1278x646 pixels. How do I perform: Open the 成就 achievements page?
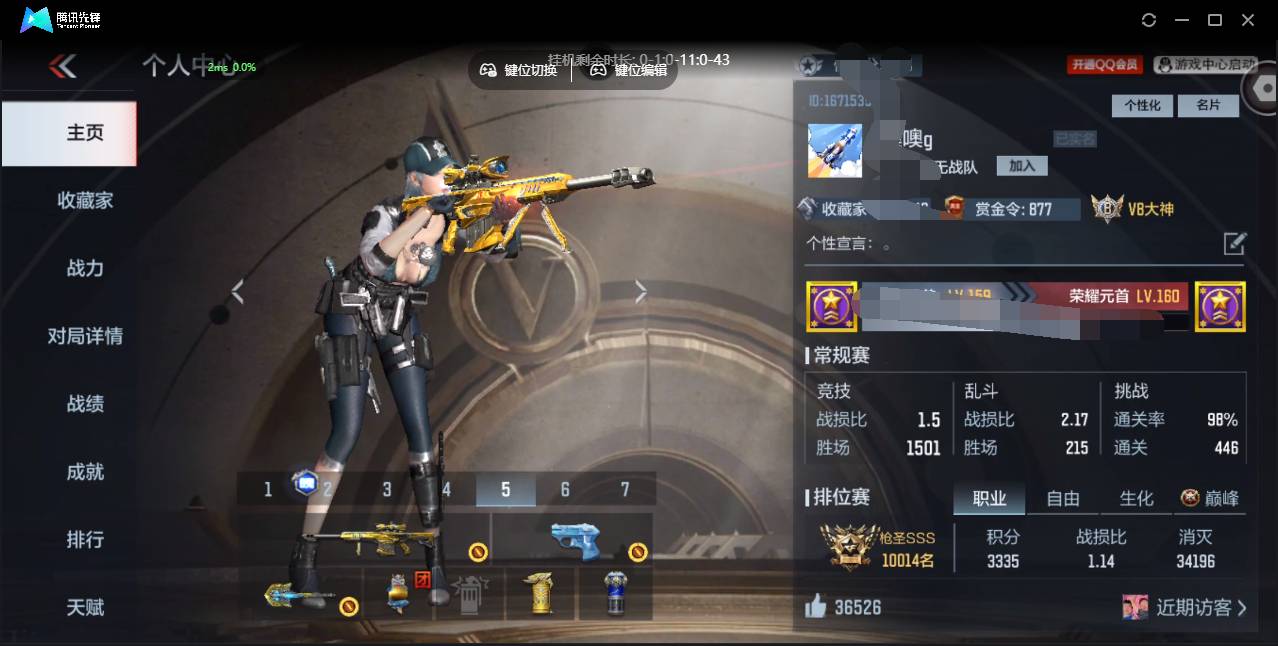coord(85,472)
